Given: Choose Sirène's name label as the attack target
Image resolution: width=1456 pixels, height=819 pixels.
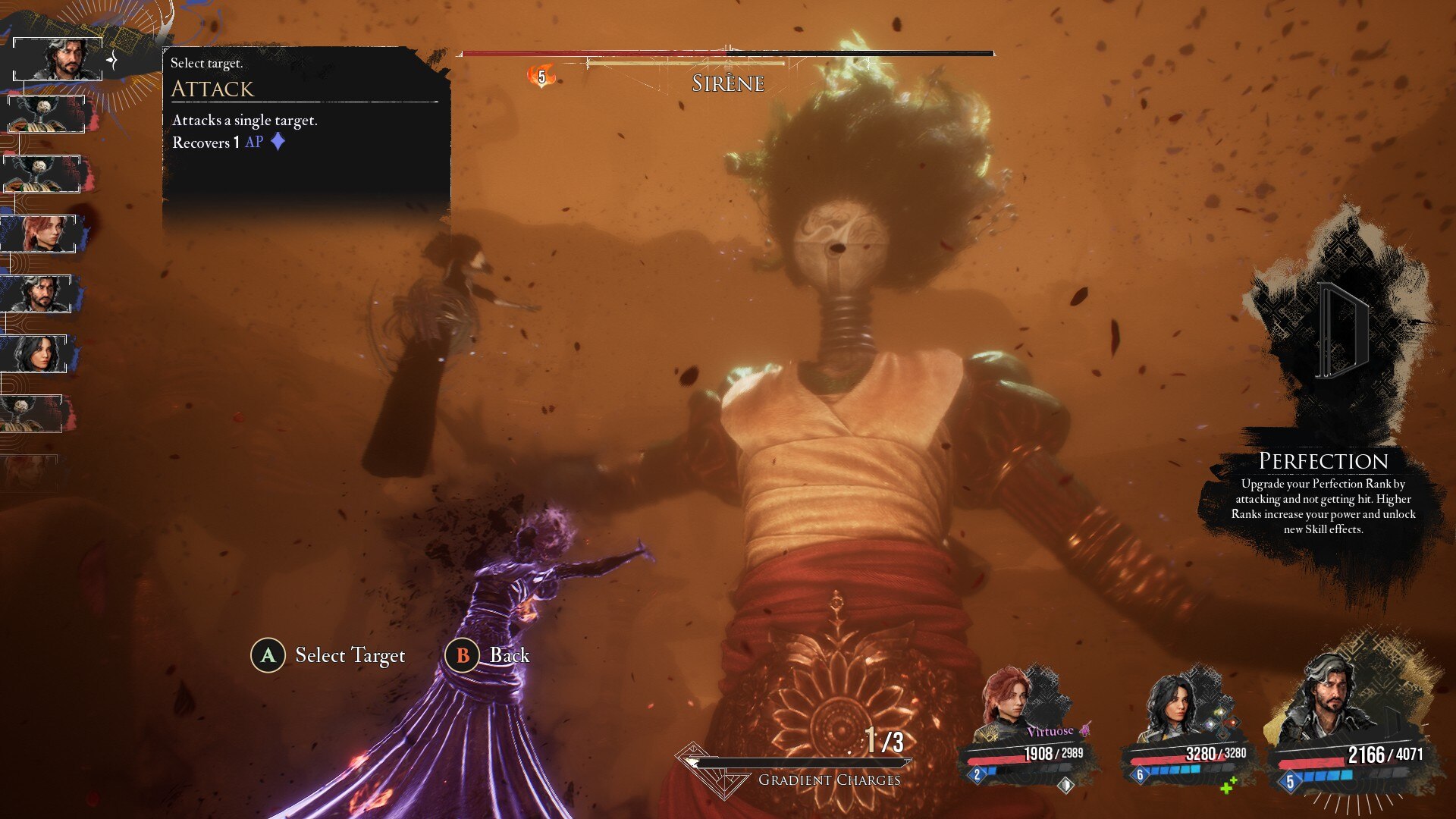Looking at the screenshot, I should [727, 83].
